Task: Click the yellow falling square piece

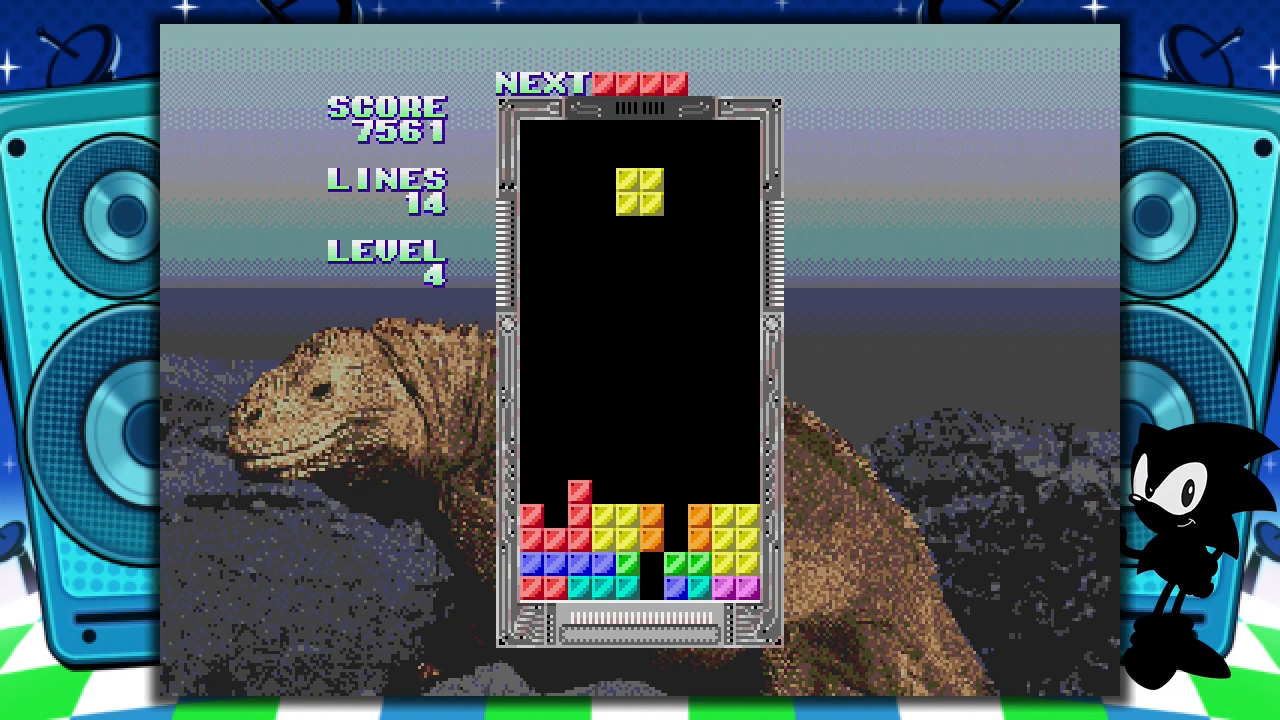Action: pyautogui.click(x=639, y=192)
